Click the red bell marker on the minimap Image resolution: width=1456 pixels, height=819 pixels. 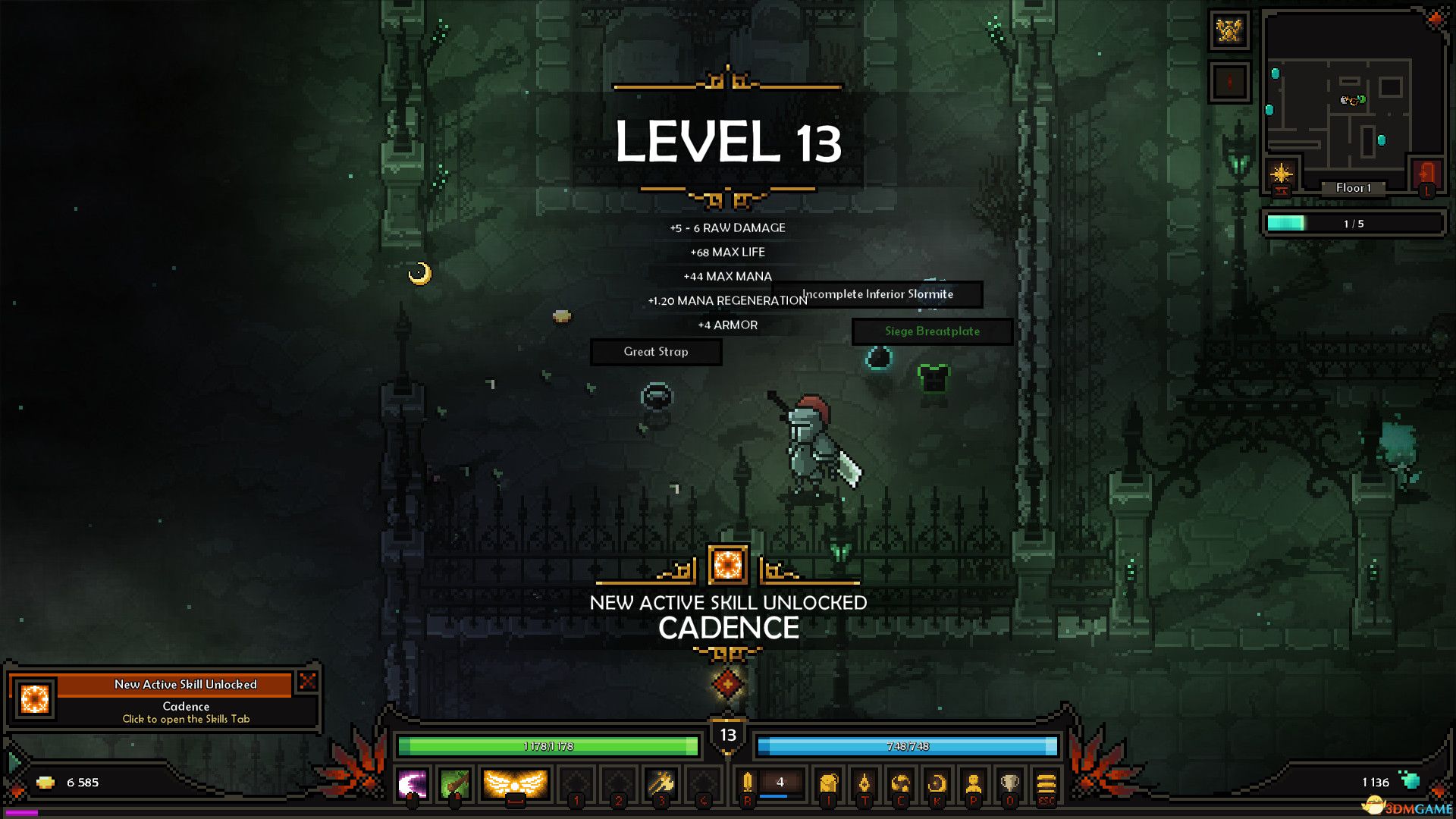click(x=1229, y=83)
